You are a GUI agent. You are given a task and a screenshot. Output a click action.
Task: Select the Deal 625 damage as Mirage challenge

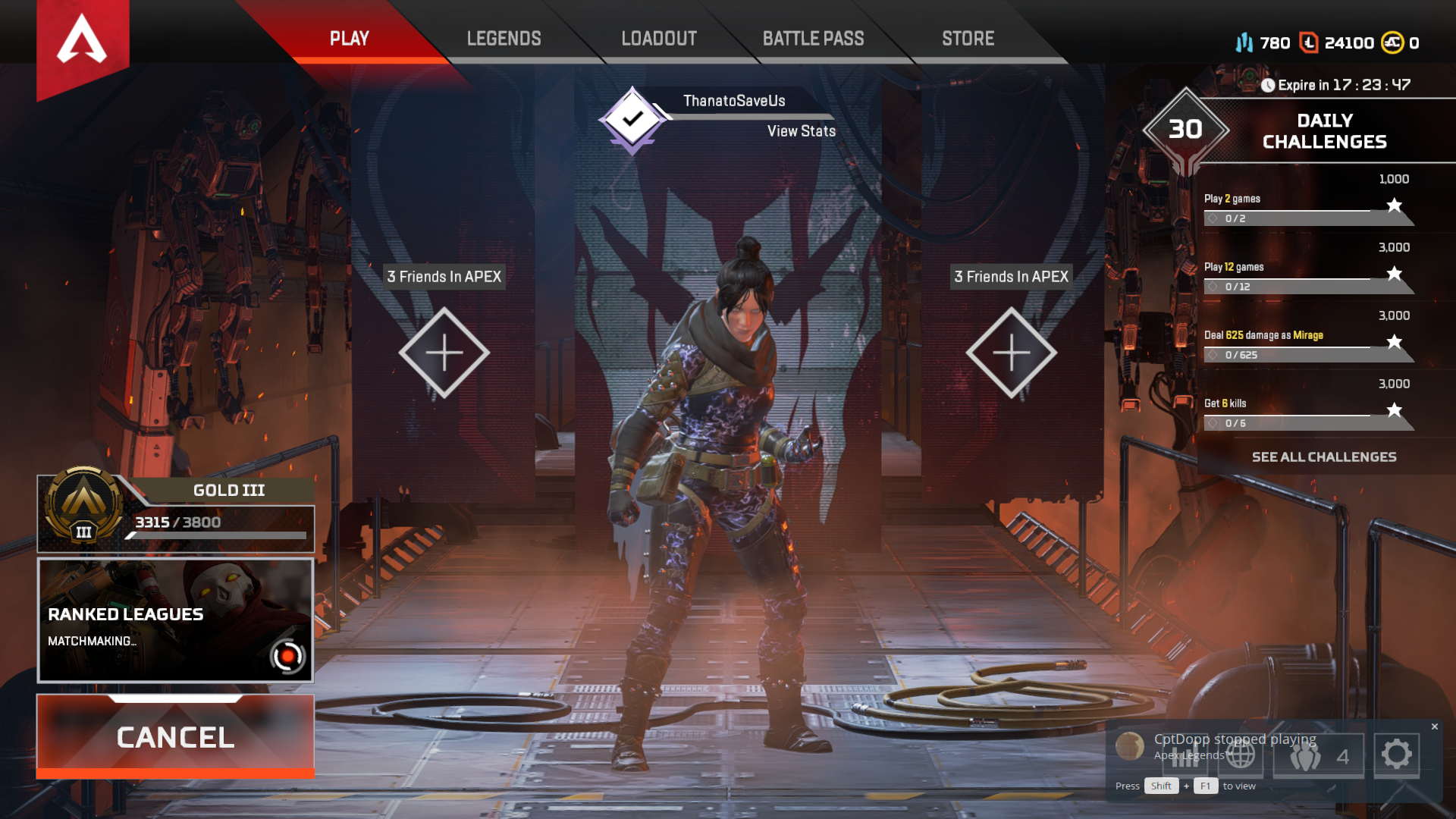(x=1308, y=344)
